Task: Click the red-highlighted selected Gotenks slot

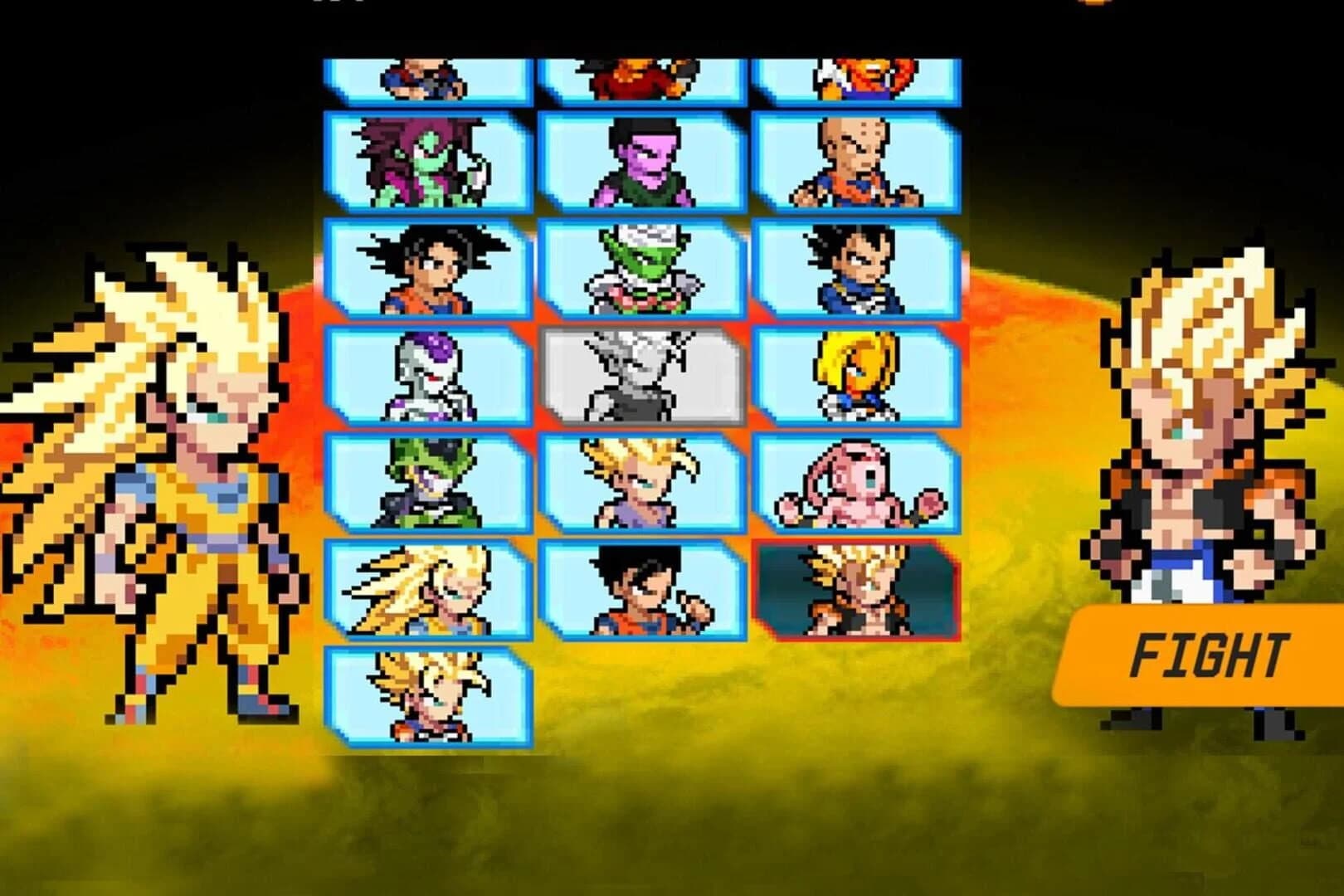Action: tap(863, 589)
